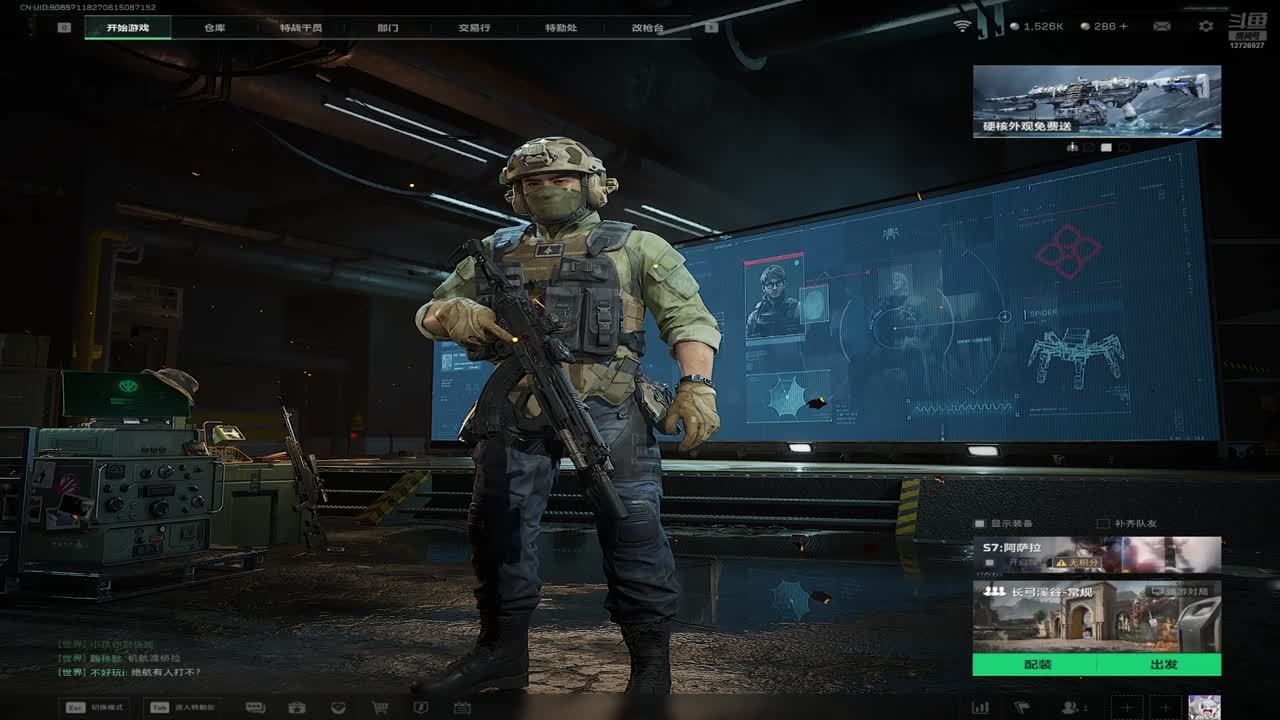Open the mail envelope icon

(x=1161, y=26)
